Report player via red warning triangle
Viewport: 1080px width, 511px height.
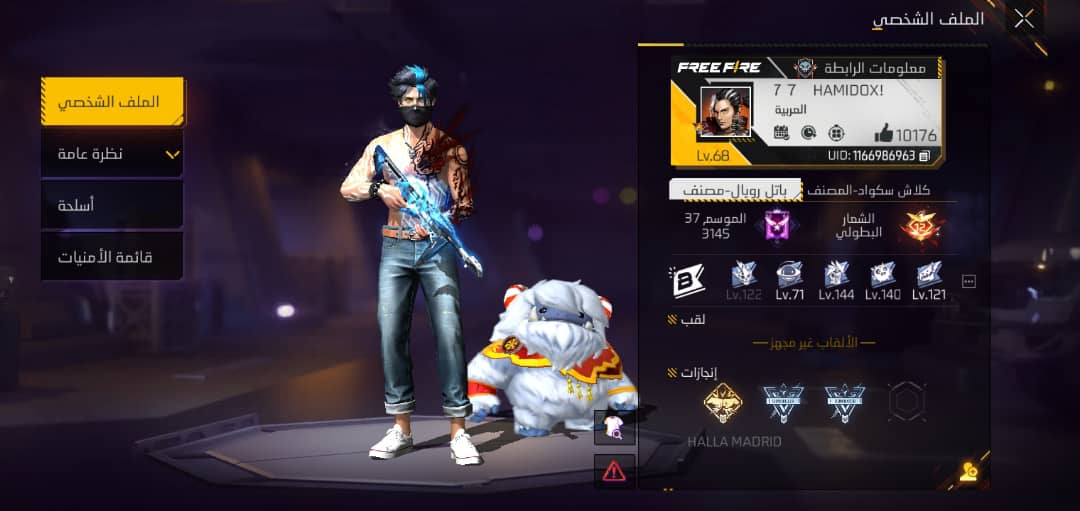(614, 470)
